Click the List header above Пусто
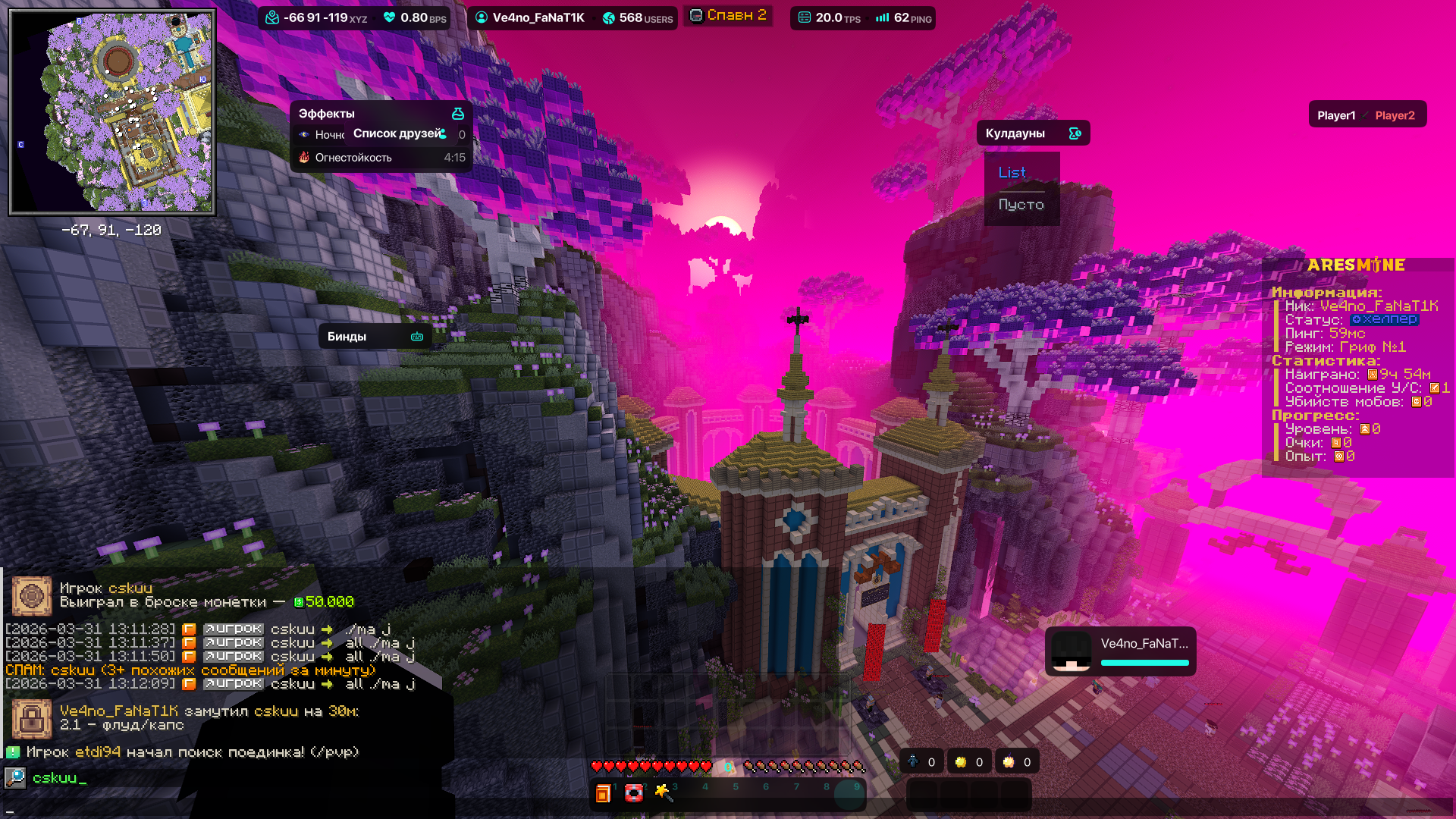Screen dimensions: 1456x819 [1012, 173]
